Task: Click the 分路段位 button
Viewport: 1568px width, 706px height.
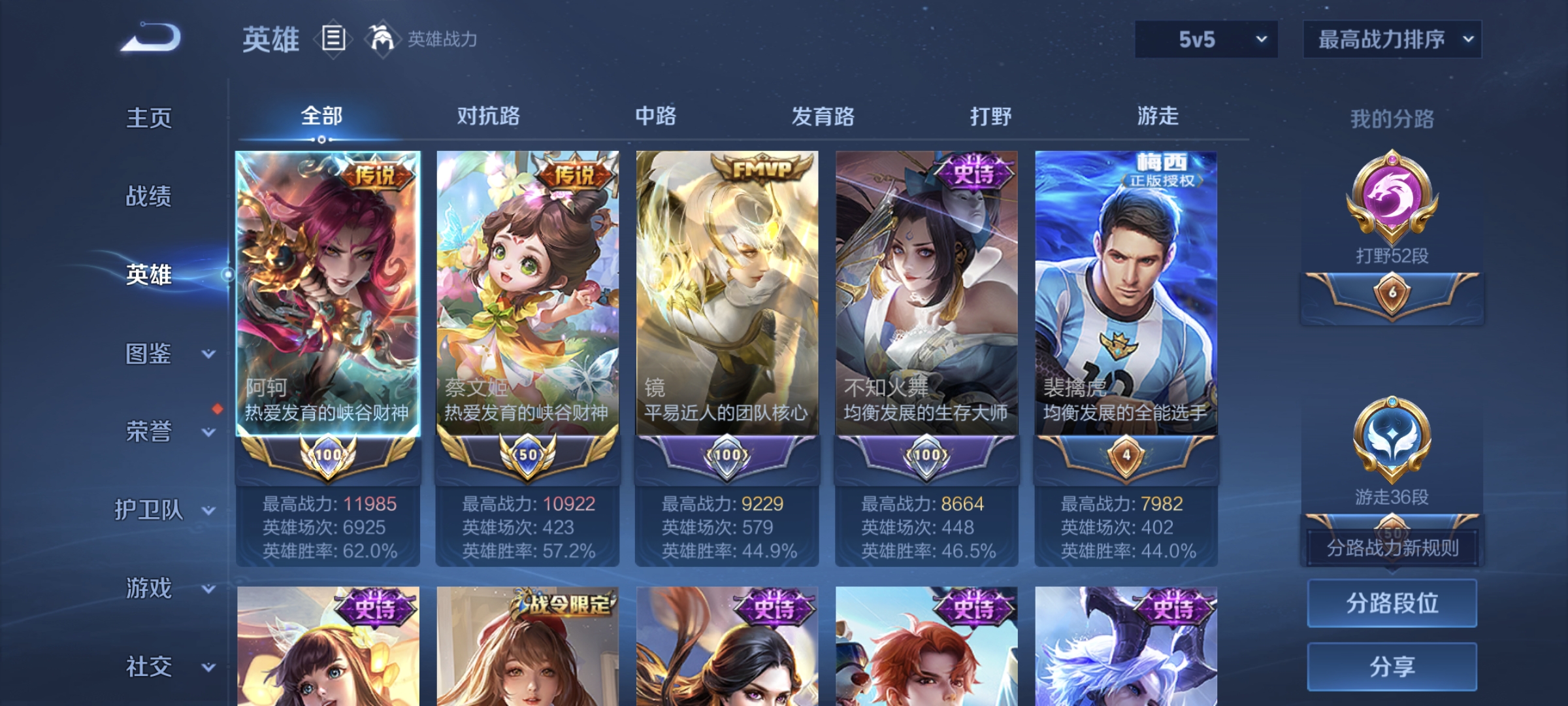Action: pyautogui.click(x=1392, y=602)
